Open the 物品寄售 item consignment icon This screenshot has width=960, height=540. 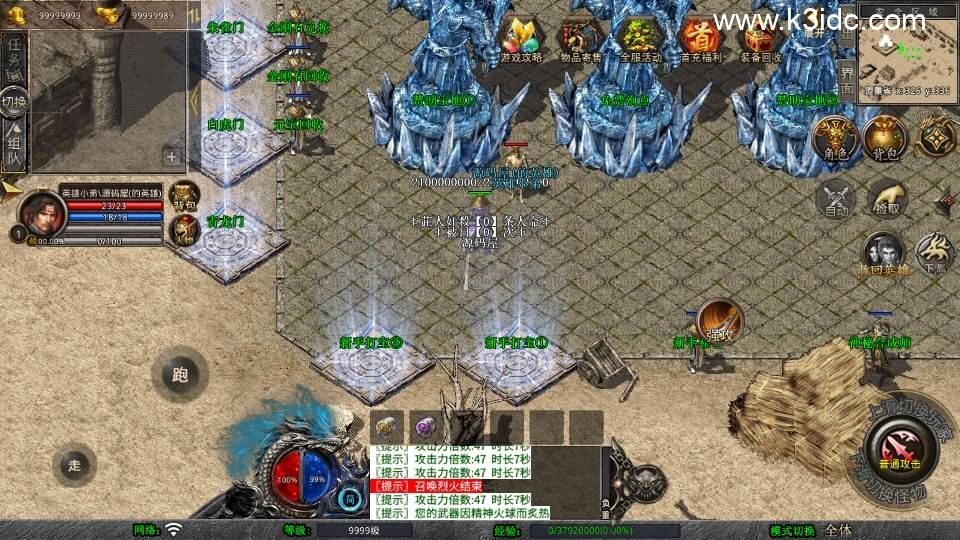point(581,39)
